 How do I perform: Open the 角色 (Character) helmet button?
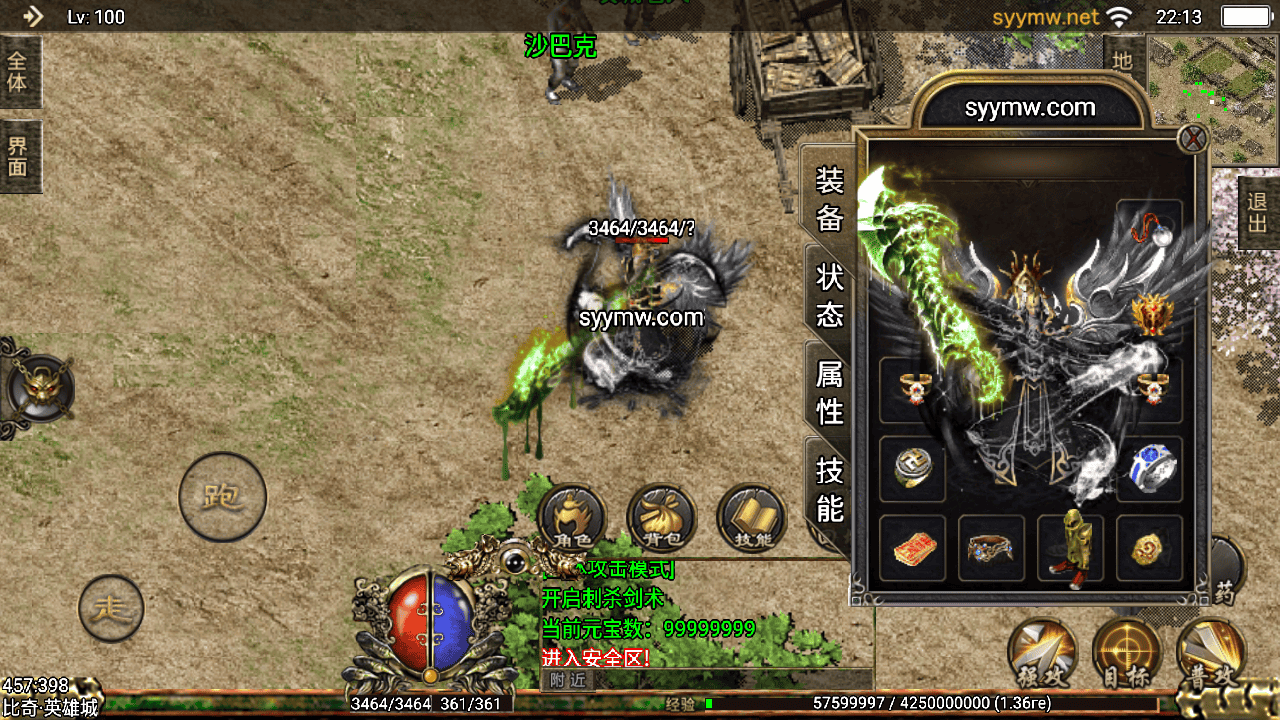[572, 519]
